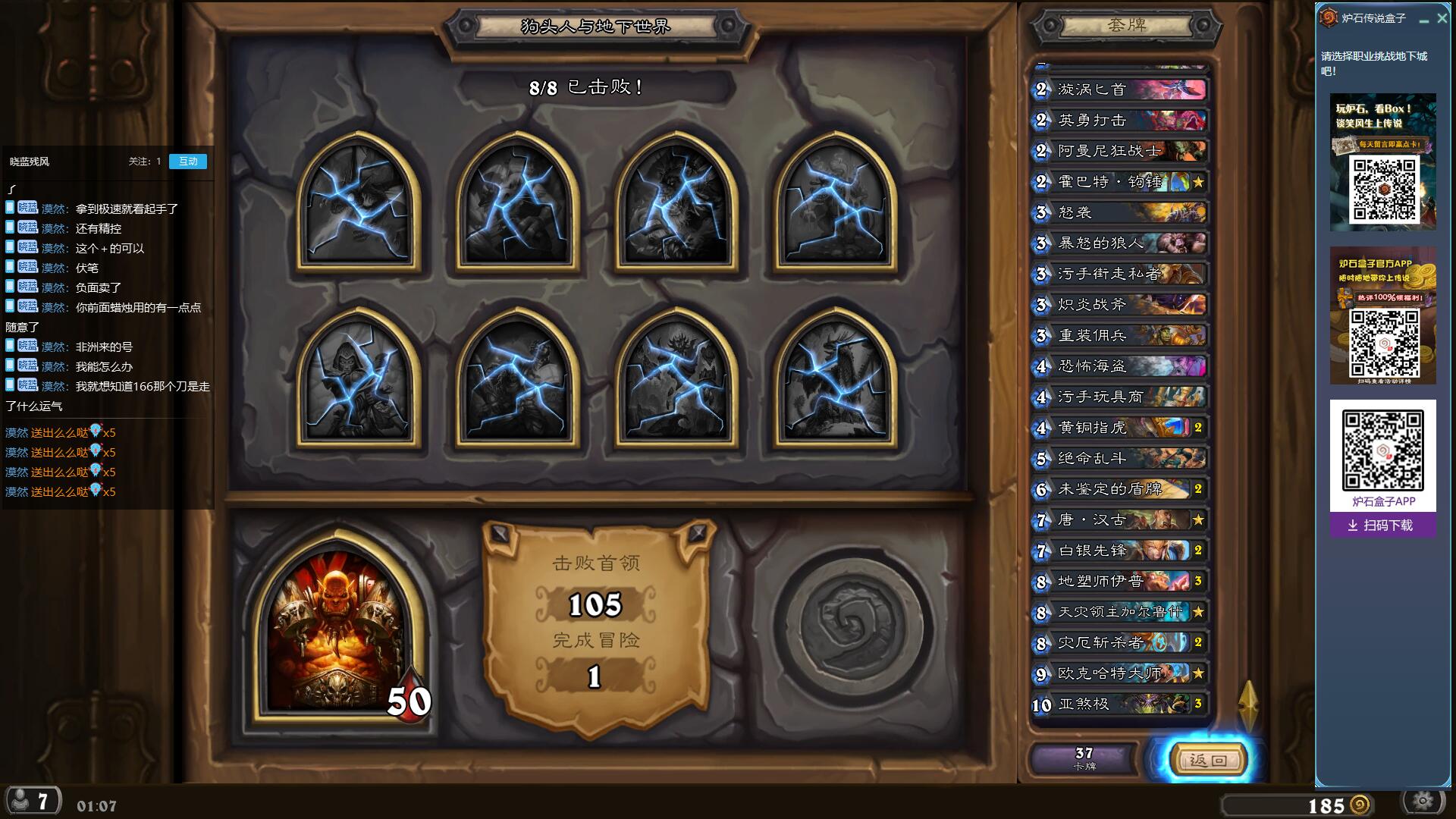Pick 欧克哈特大师 from deck list
Screen dimensions: 1456x819
tap(1120, 673)
